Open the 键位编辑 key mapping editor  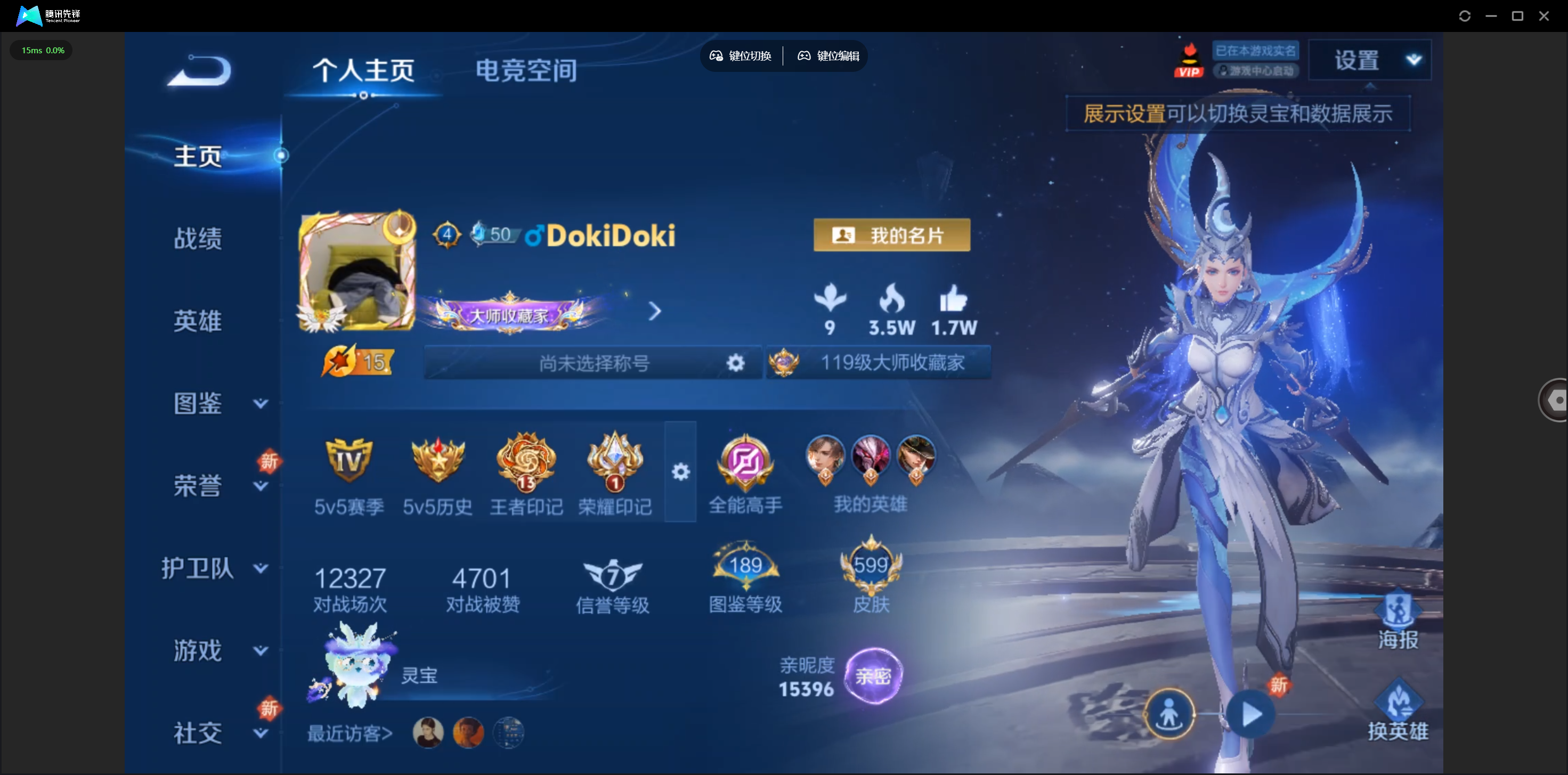[x=828, y=56]
